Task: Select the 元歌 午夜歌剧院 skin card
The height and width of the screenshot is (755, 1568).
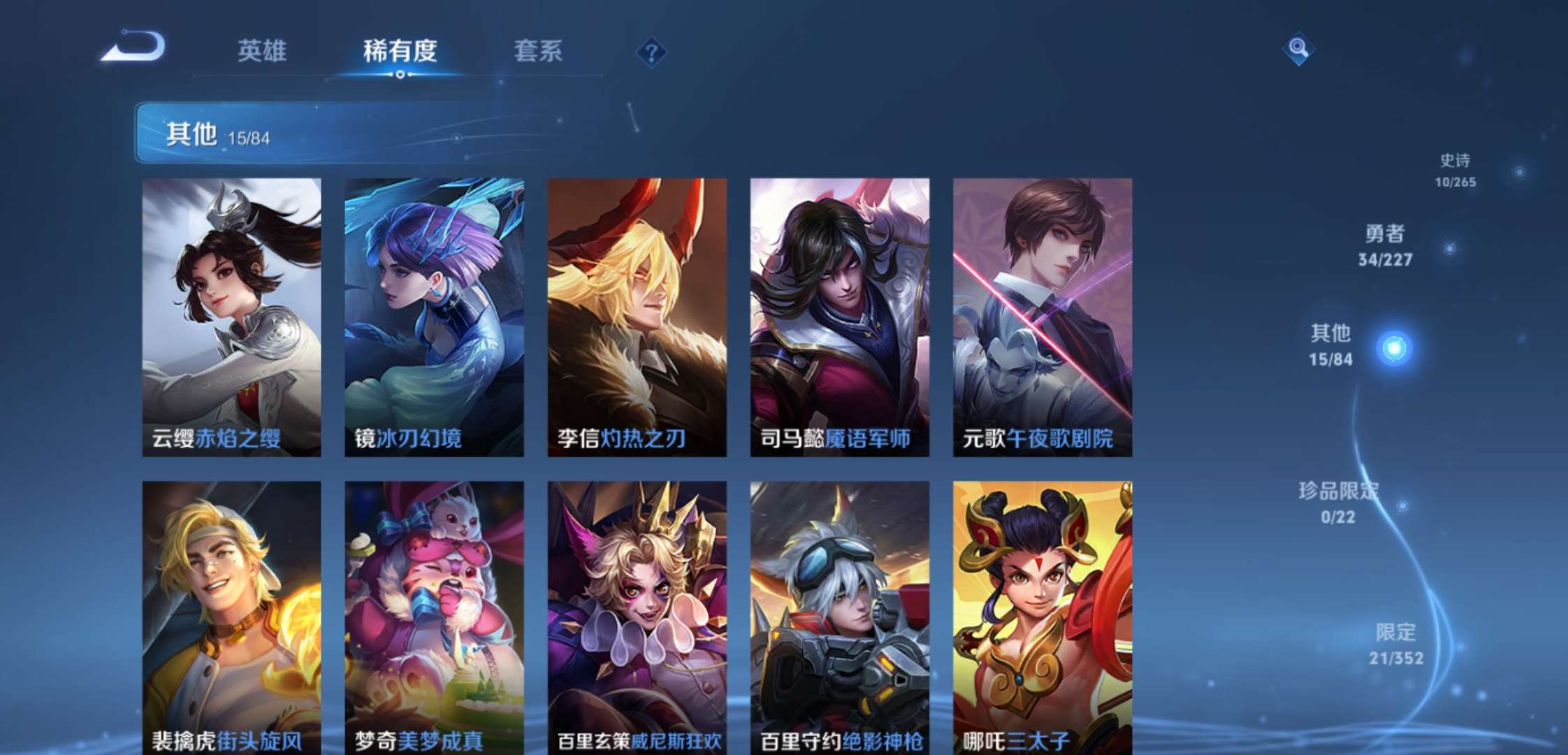Action: point(1042,317)
